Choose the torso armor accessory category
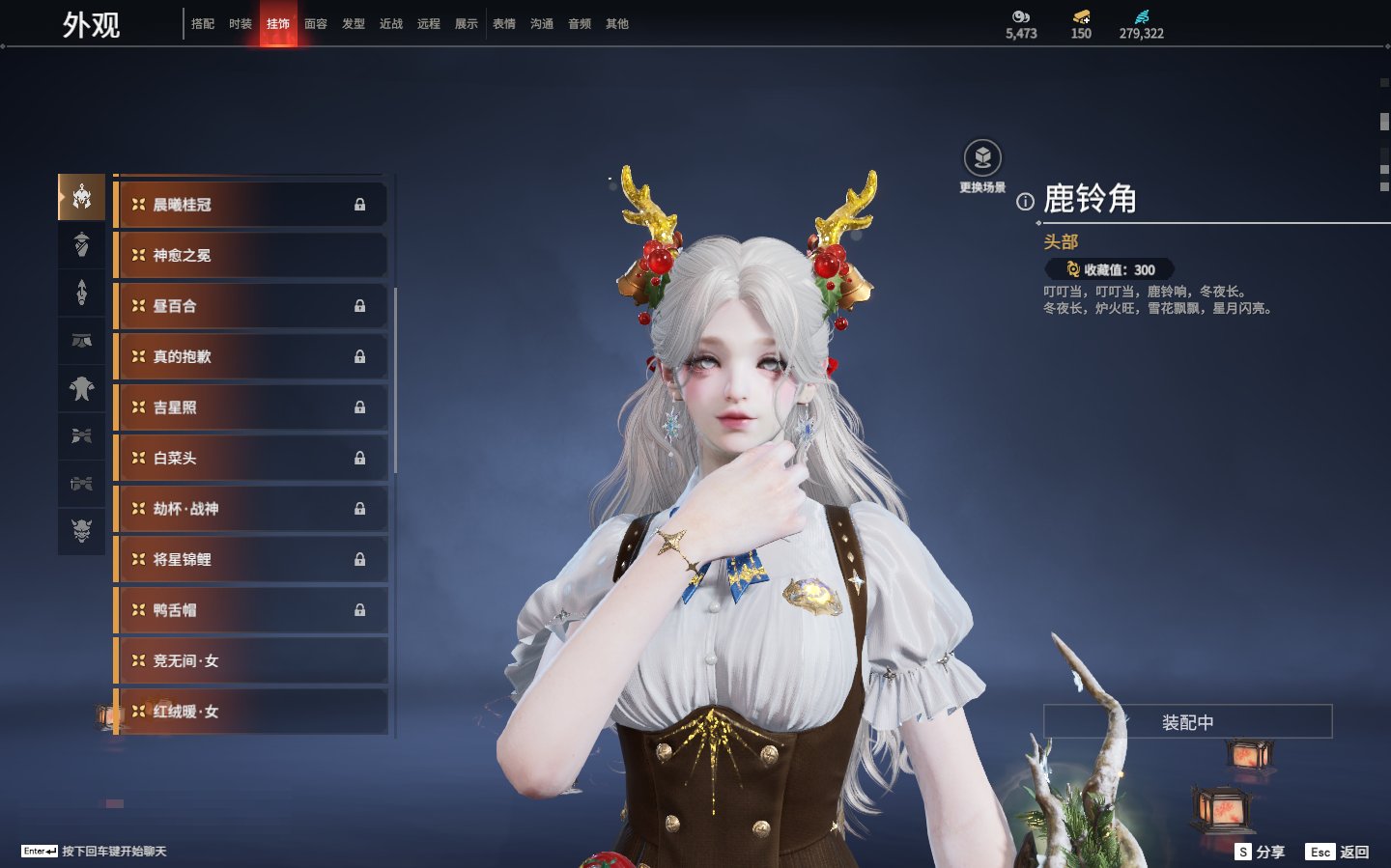This screenshot has height=868, width=1391. [x=82, y=388]
